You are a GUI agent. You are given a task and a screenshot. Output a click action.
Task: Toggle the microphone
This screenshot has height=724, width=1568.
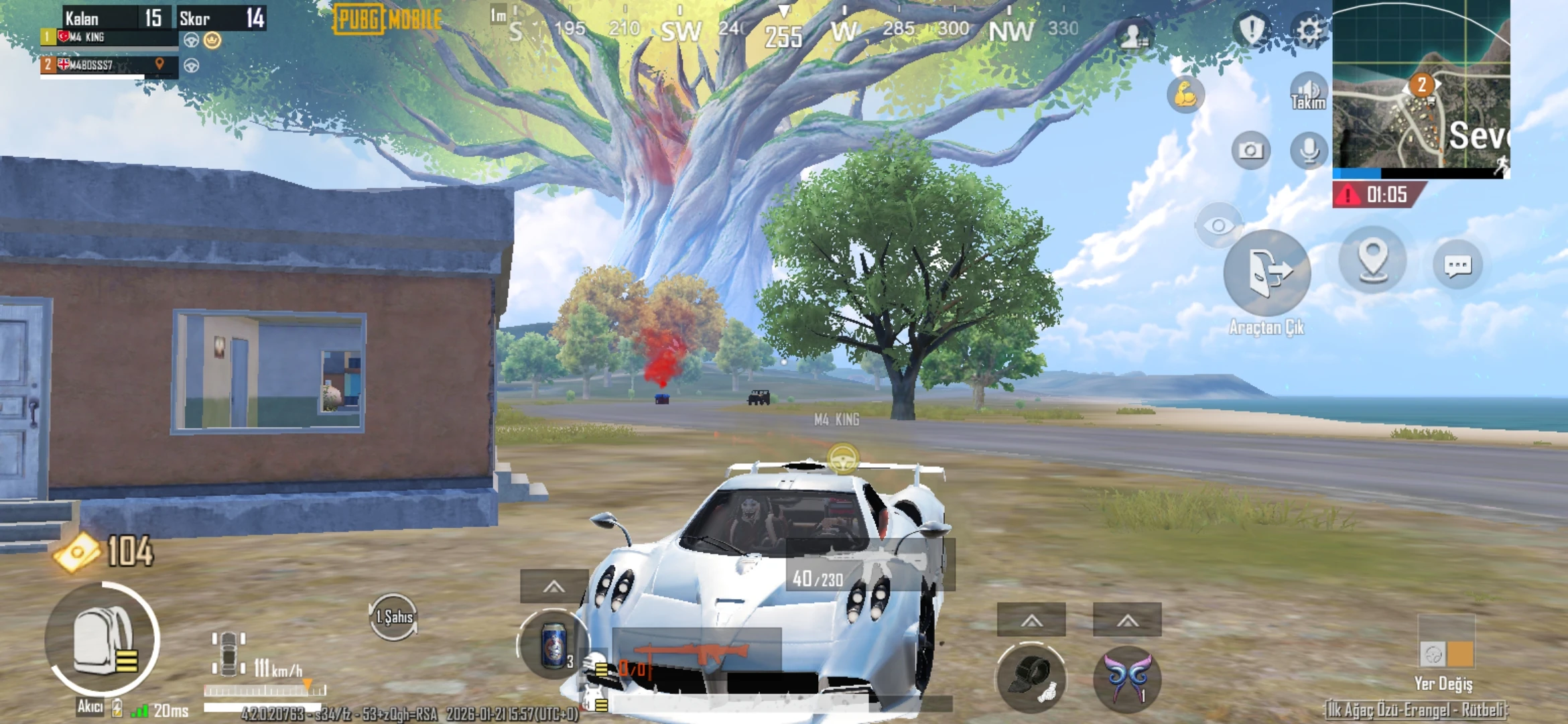tap(1309, 150)
